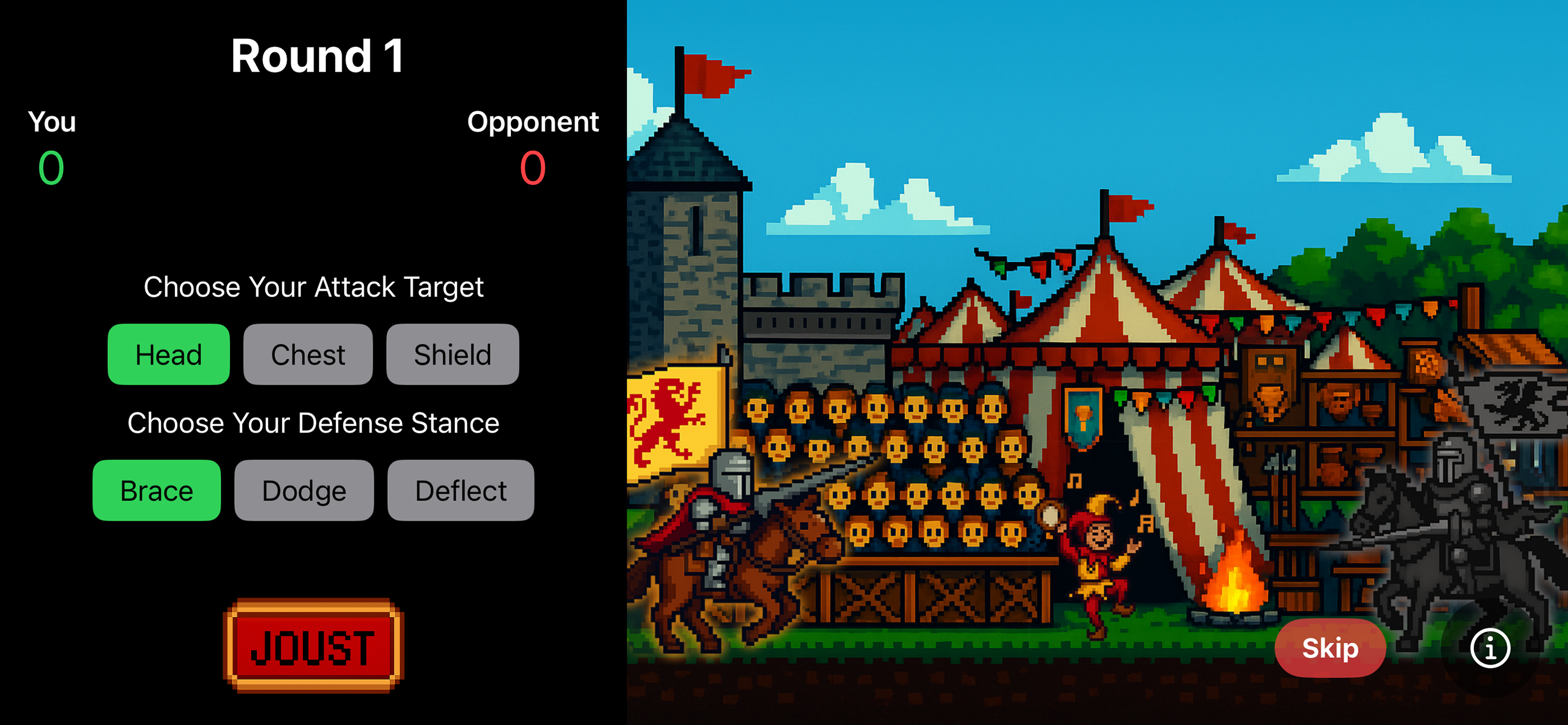Choose the Dodge defense stance
This screenshot has width=1568, height=725.
point(303,490)
